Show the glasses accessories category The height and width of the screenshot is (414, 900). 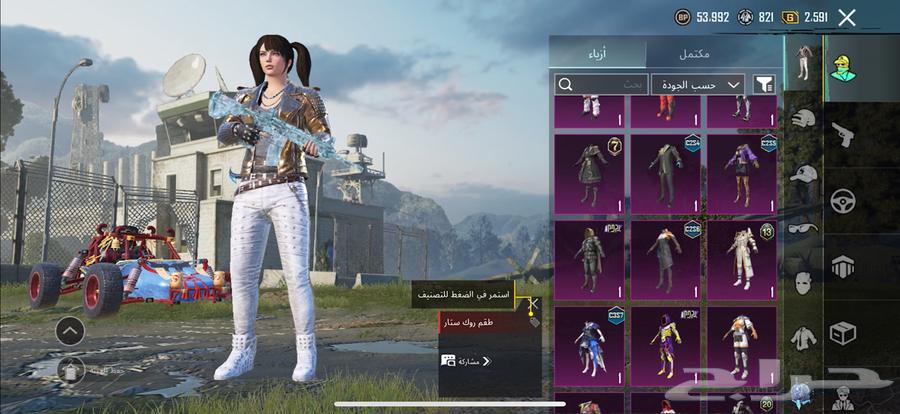pyautogui.click(x=803, y=227)
